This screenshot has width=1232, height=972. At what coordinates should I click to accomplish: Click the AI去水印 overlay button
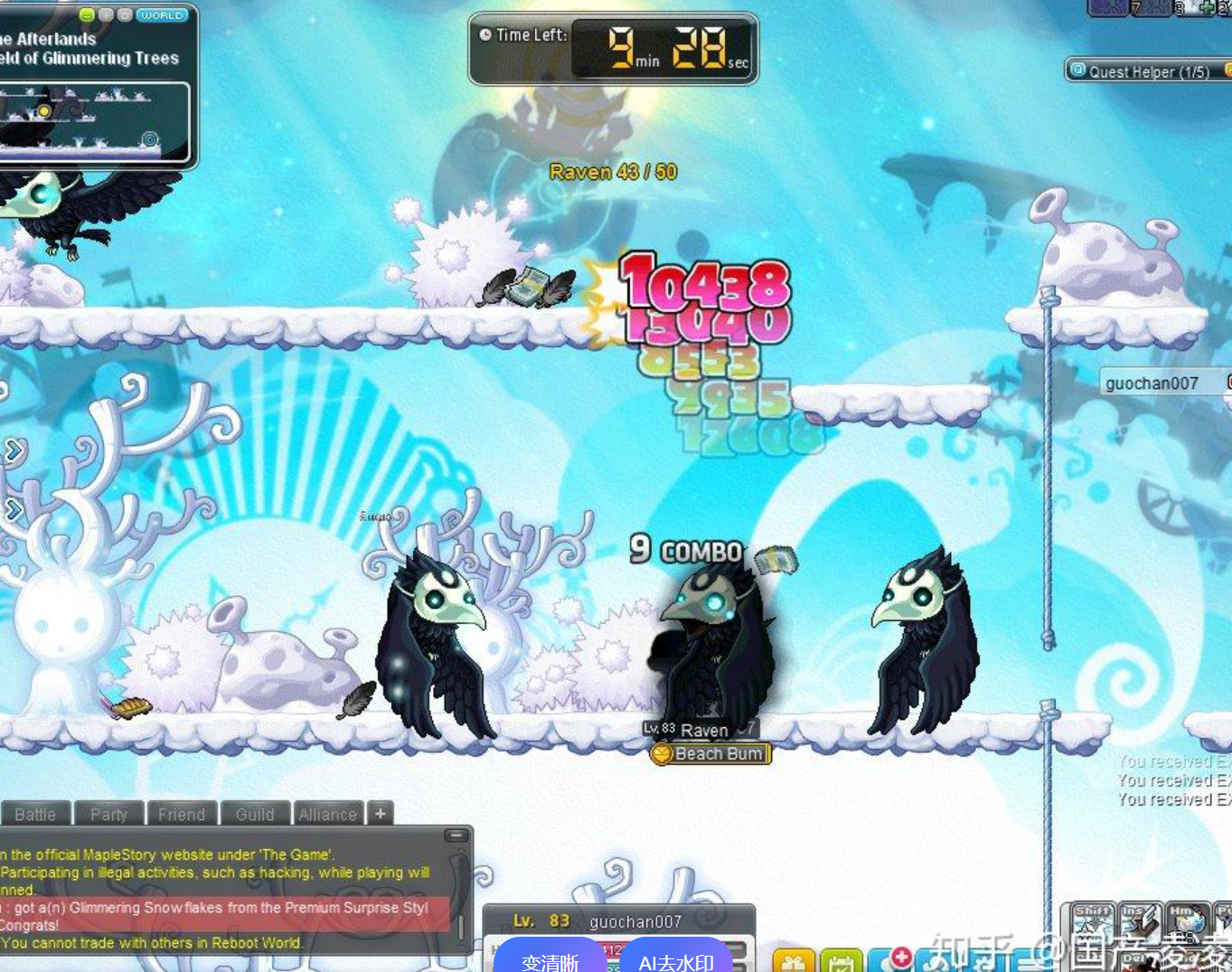pyautogui.click(x=675, y=960)
